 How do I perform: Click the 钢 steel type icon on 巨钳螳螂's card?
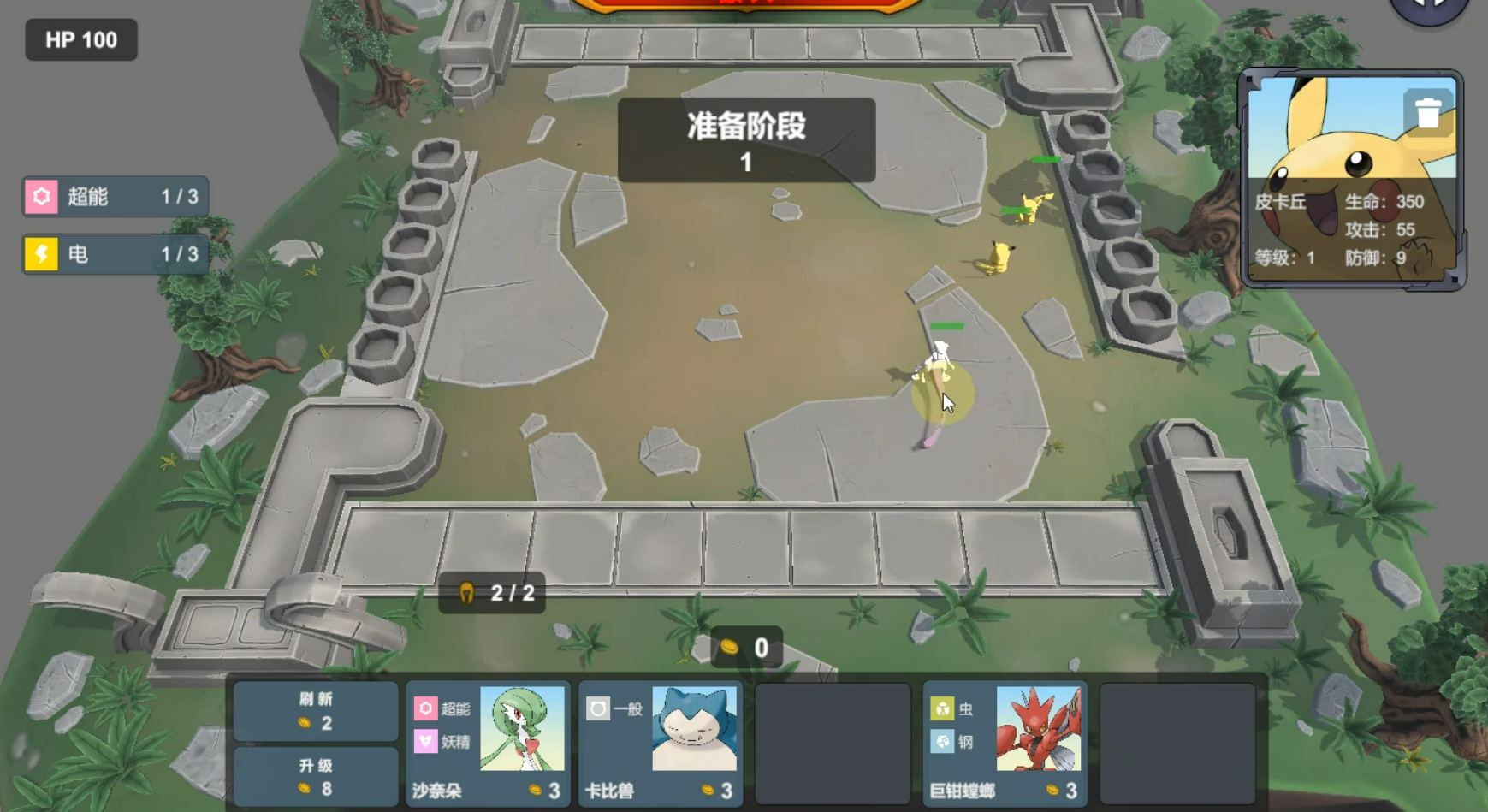943,743
